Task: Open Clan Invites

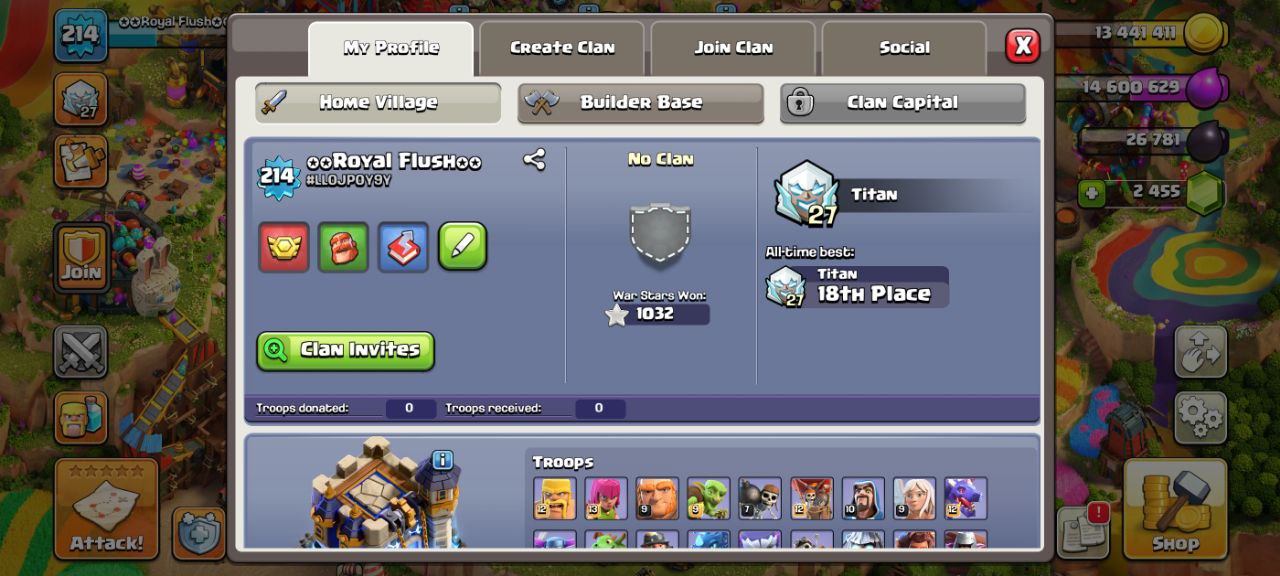Action: (345, 350)
